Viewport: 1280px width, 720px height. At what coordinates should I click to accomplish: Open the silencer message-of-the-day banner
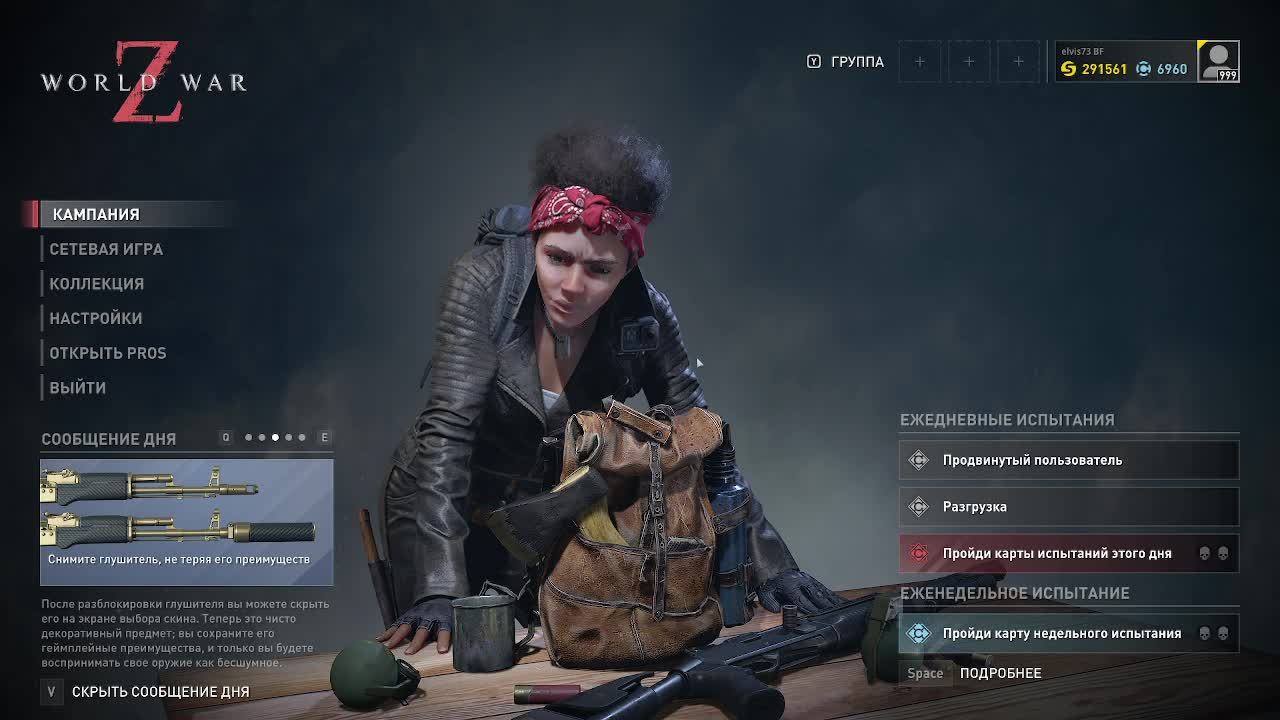[187, 522]
